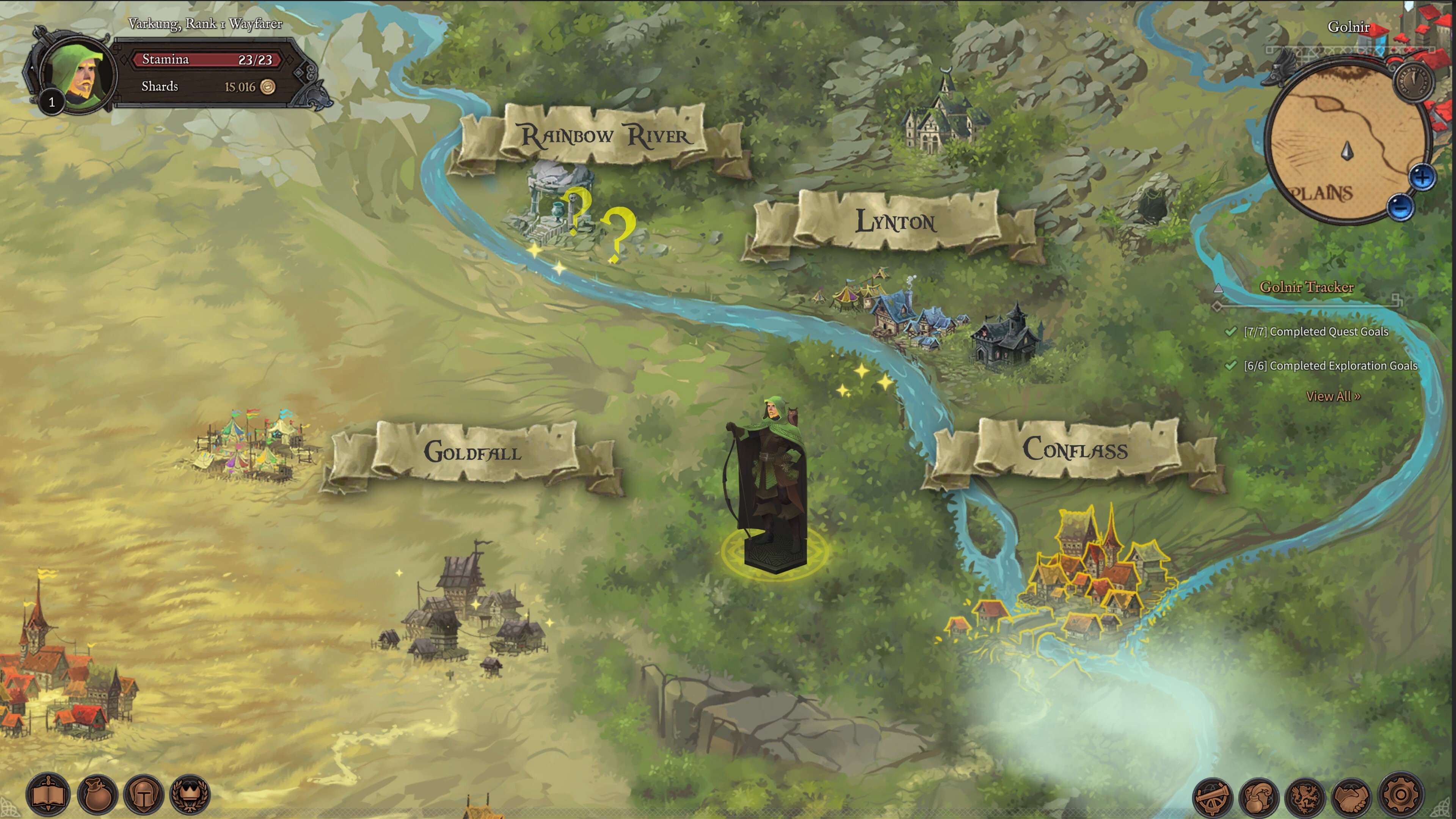Screen dimensions: 1456x819
Task: Open the sextant and telescope icon
Action: click(x=1213, y=797)
